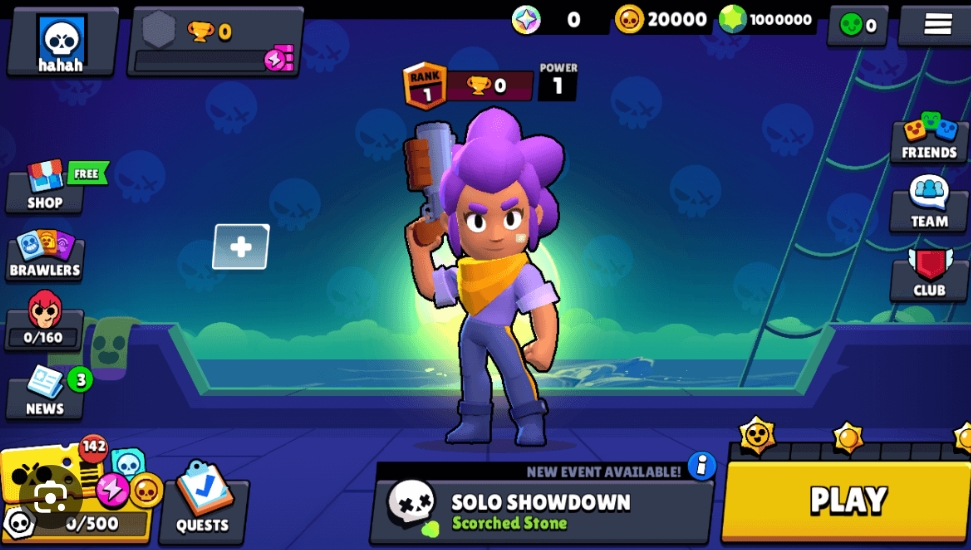971x550 pixels.
Task: Open the Team menu
Action: coord(929,205)
